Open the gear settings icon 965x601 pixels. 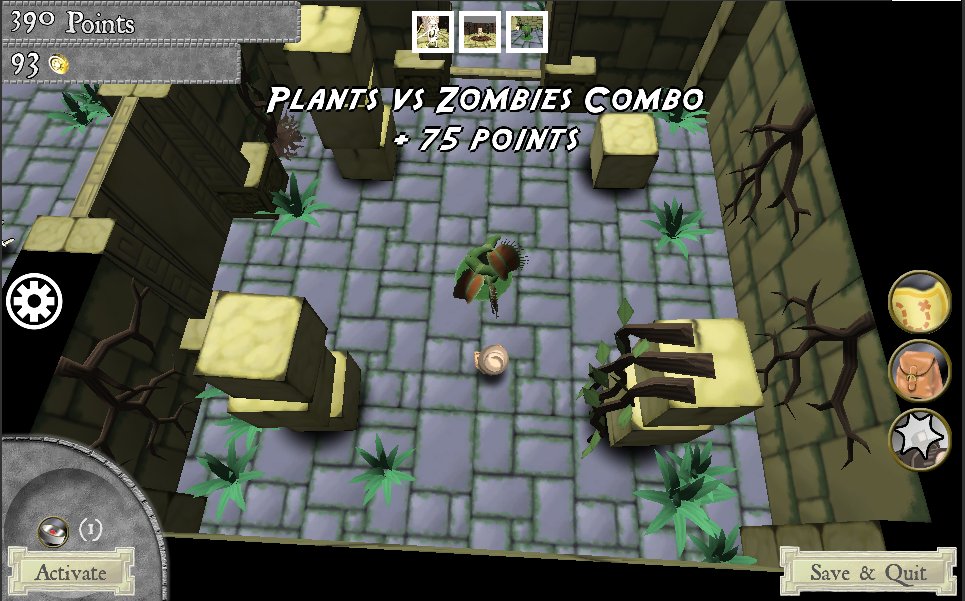35,301
